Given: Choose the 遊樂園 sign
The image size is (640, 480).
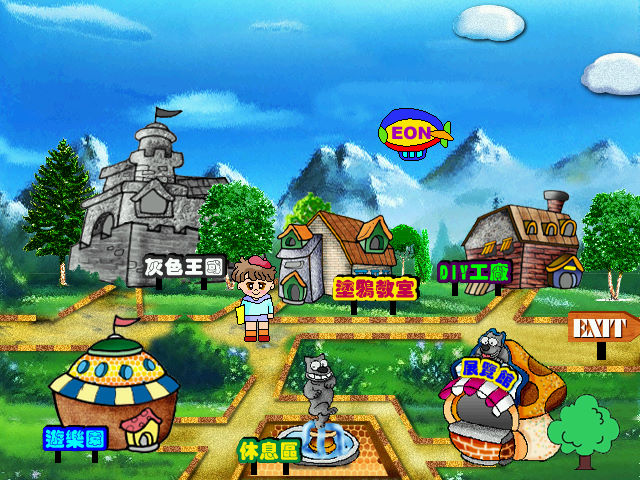Looking at the screenshot, I should [x=75, y=438].
